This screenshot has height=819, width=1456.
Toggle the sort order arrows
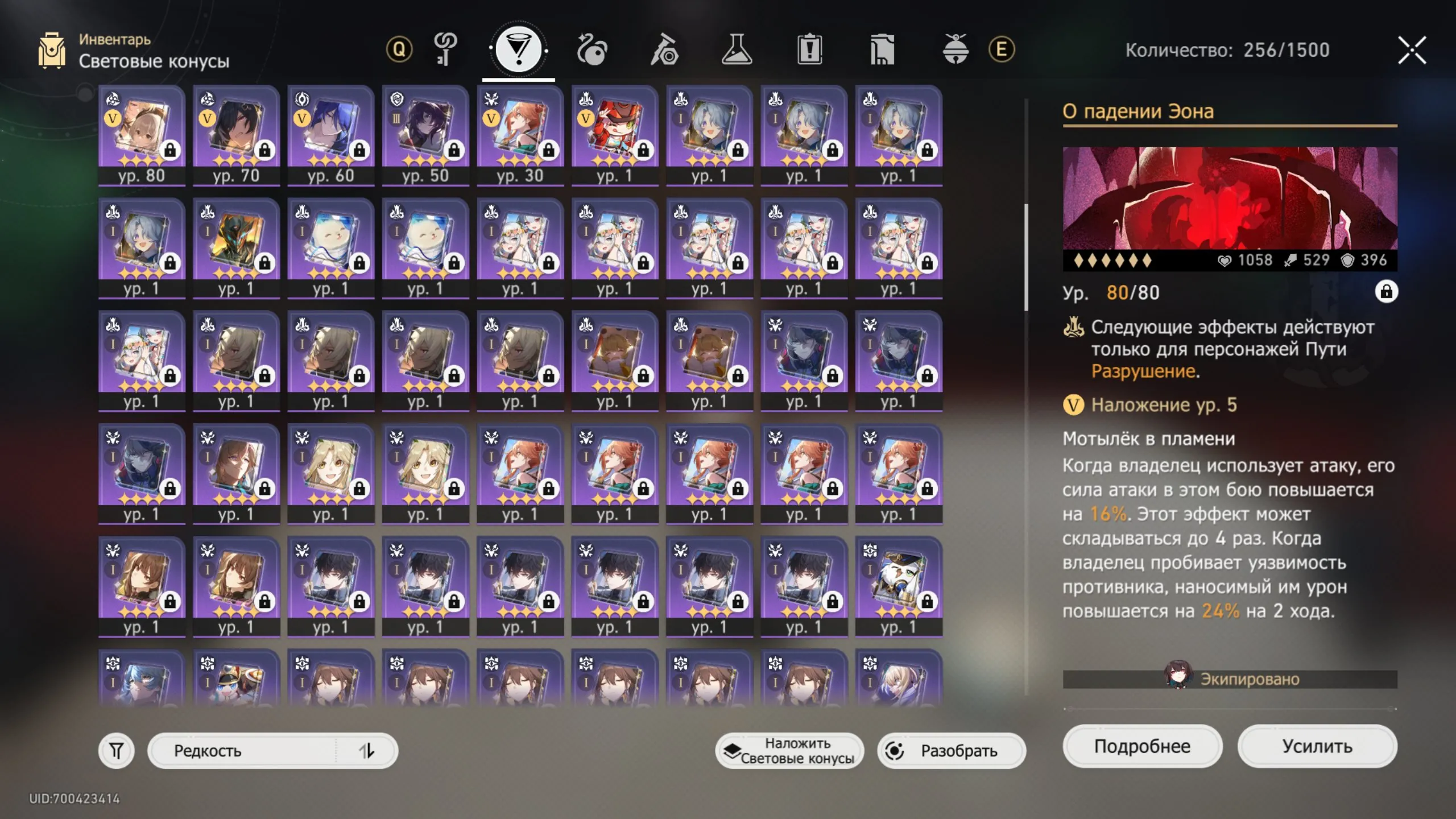(367, 751)
